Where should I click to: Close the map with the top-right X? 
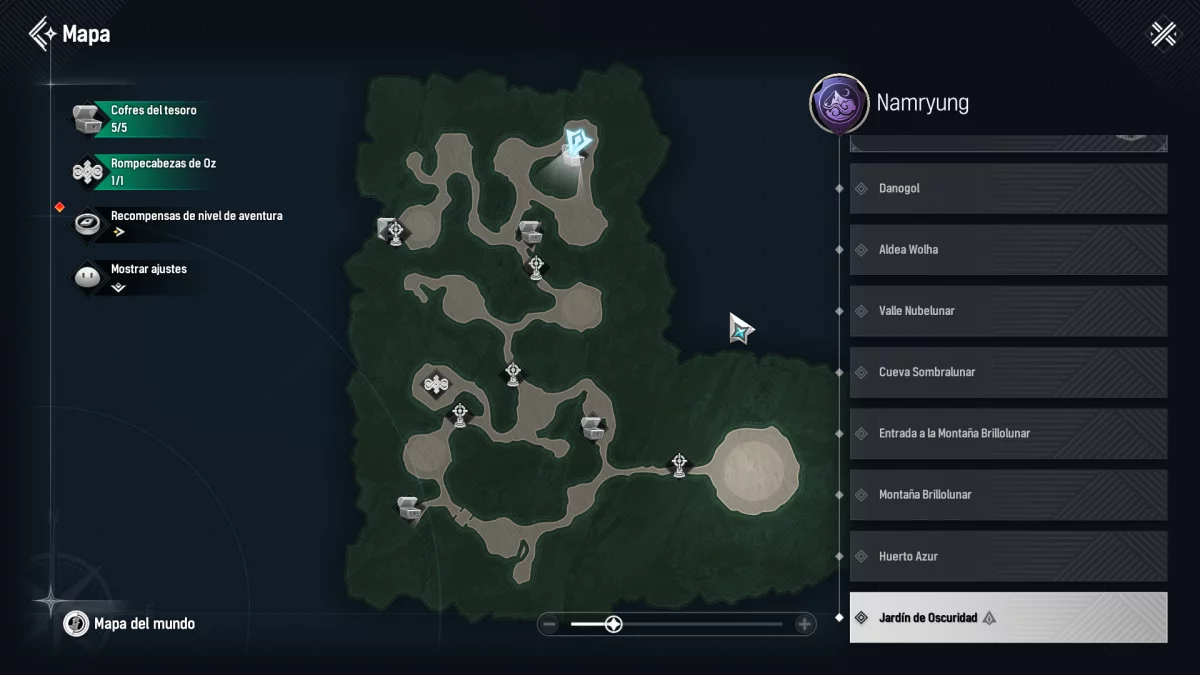pyautogui.click(x=1164, y=34)
